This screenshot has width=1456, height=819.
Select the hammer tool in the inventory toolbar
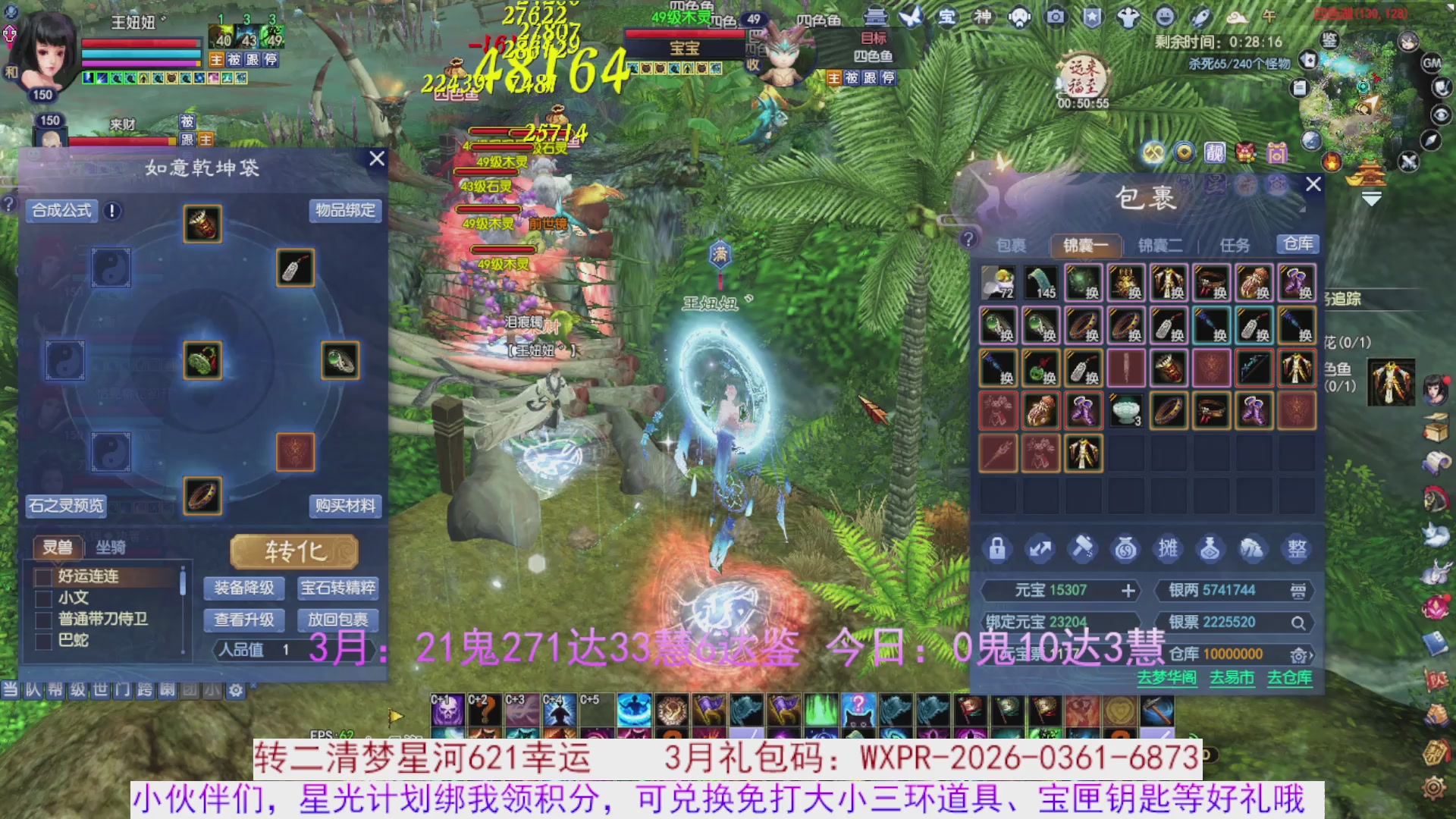[1084, 549]
